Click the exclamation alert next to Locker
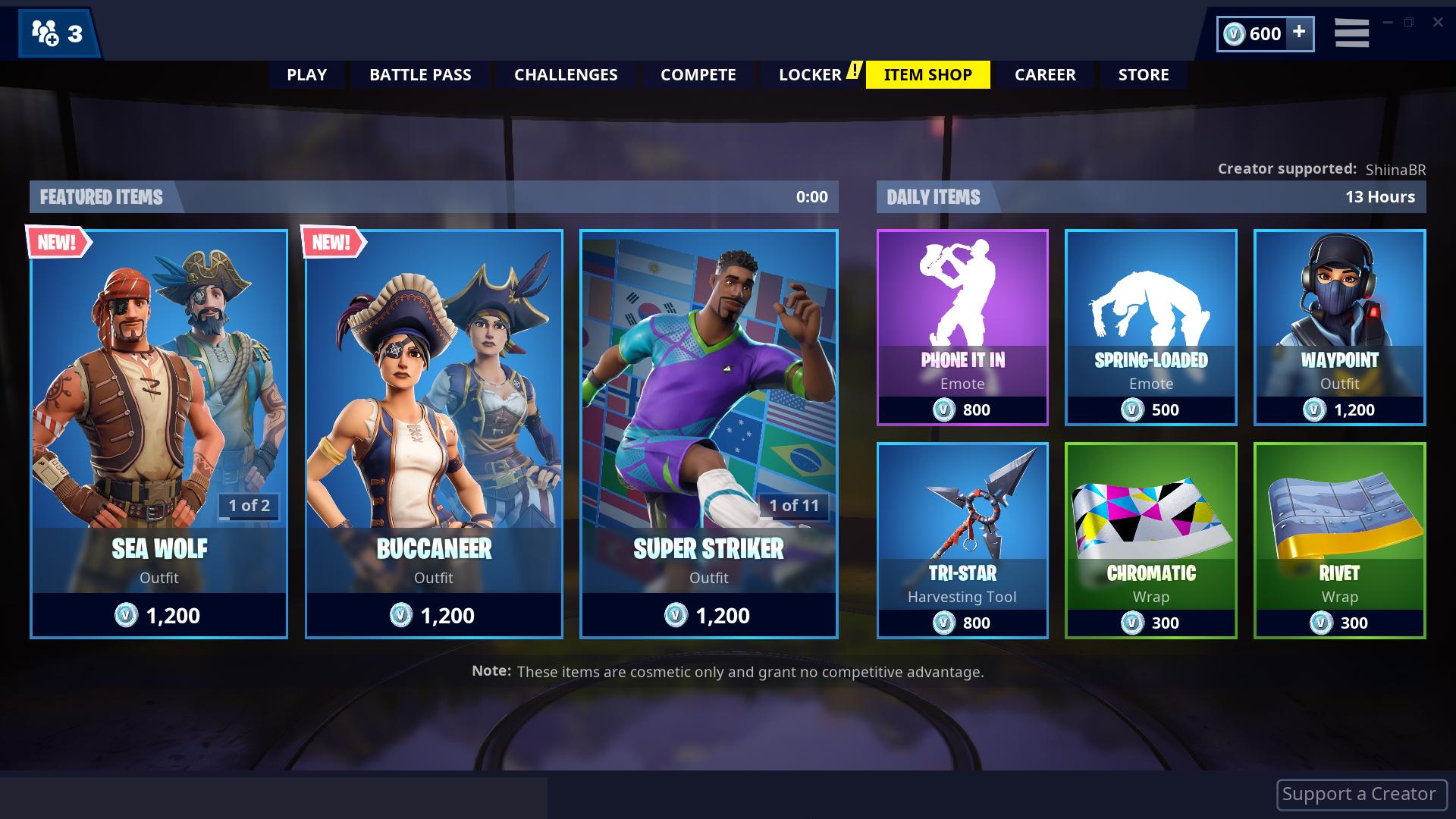 click(854, 71)
